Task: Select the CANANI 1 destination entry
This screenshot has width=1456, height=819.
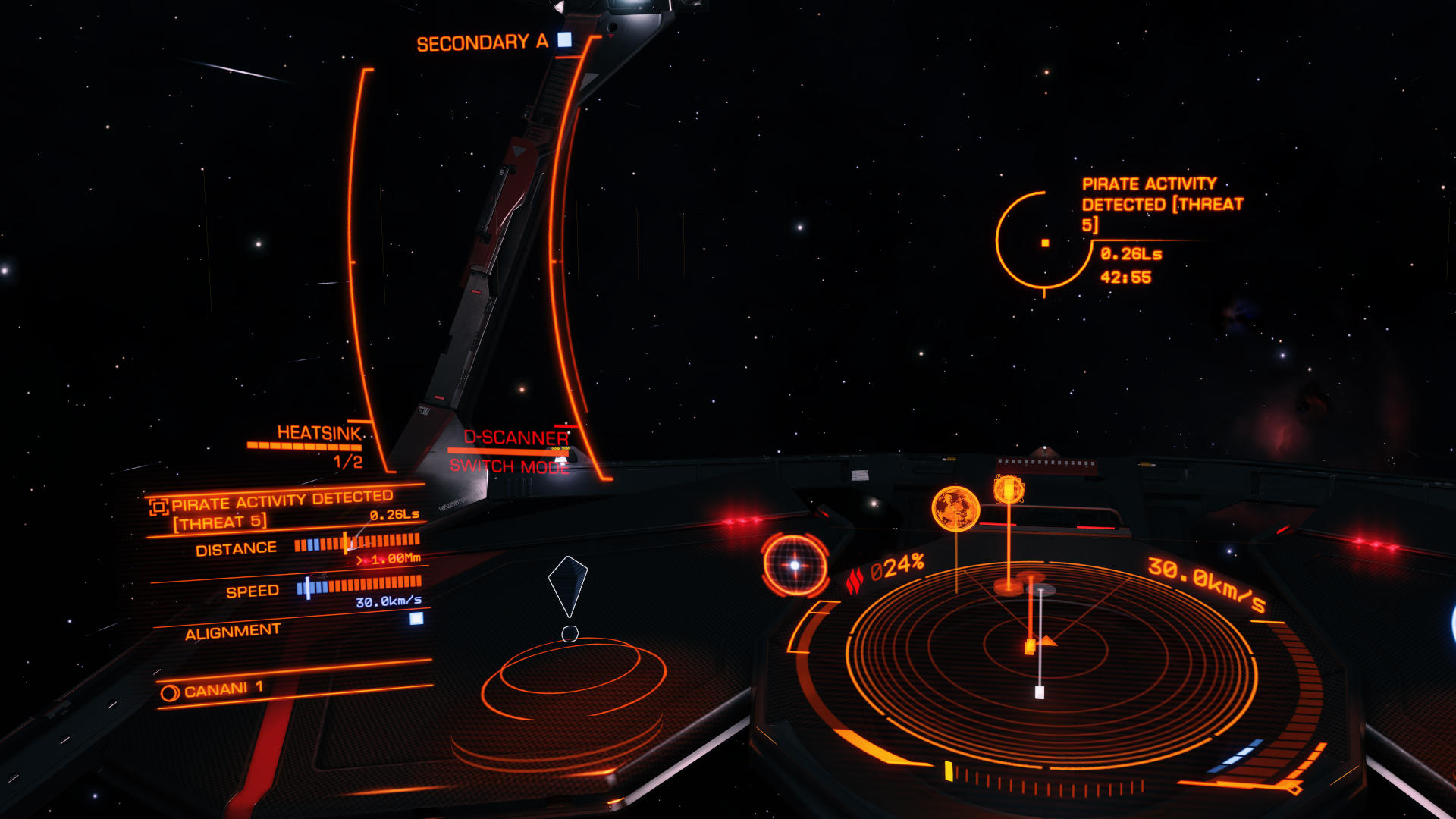Action: (215, 690)
